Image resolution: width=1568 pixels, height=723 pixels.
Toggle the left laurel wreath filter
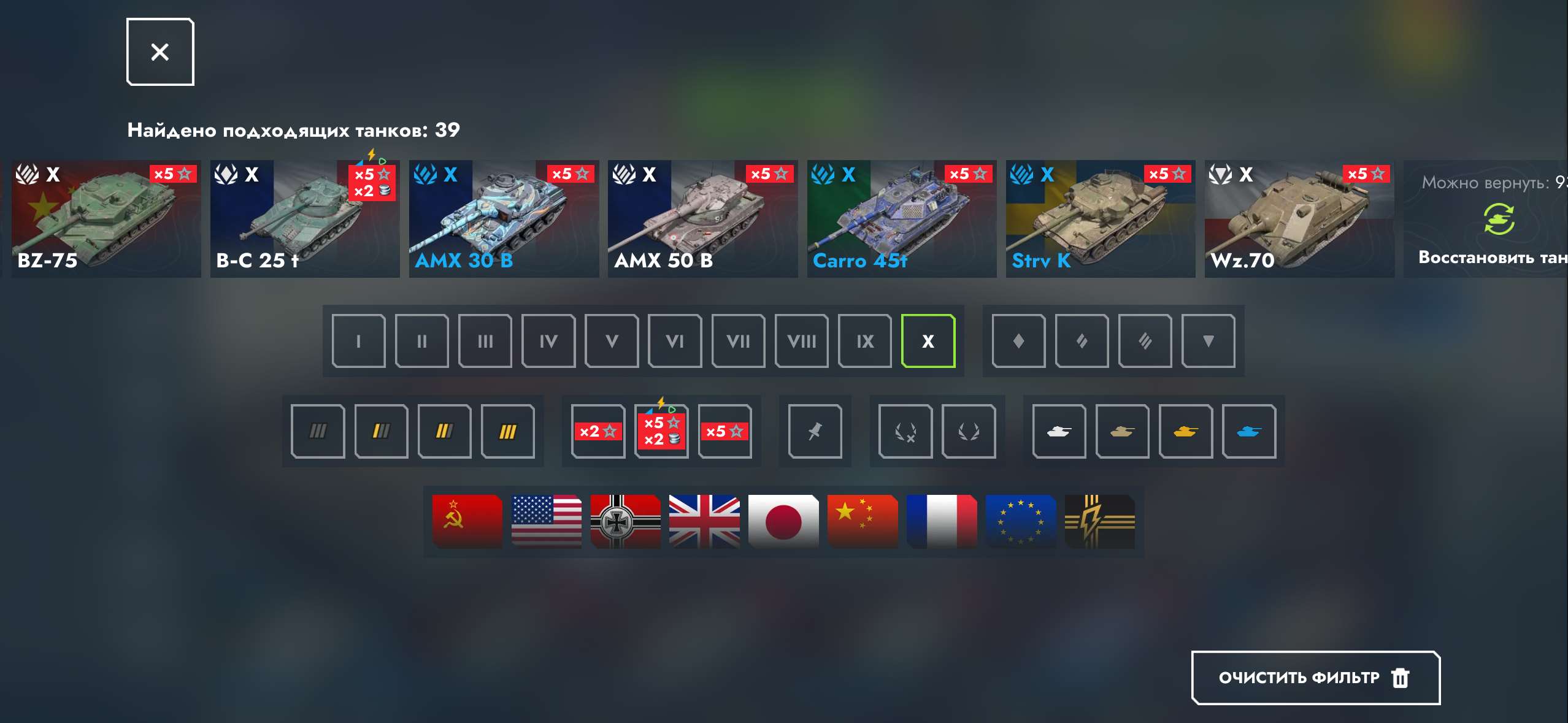tap(905, 431)
